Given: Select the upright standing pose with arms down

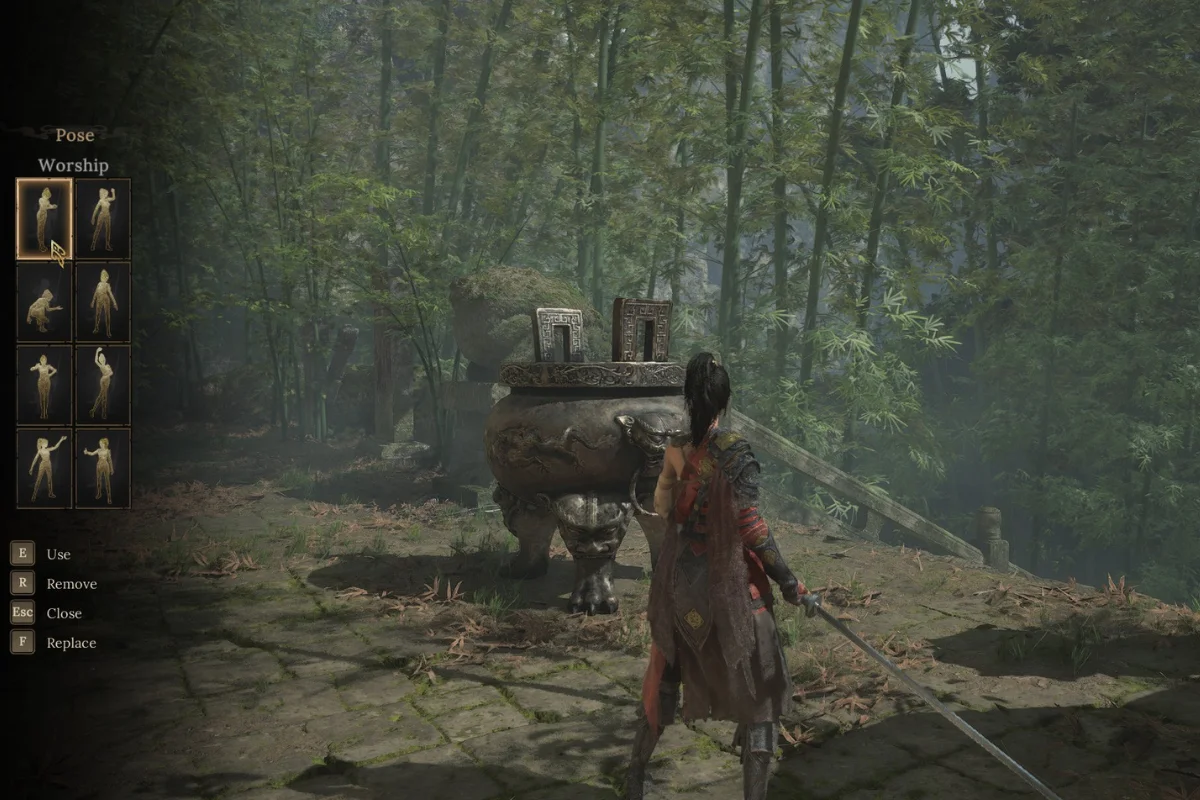Looking at the screenshot, I should [x=103, y=302].
